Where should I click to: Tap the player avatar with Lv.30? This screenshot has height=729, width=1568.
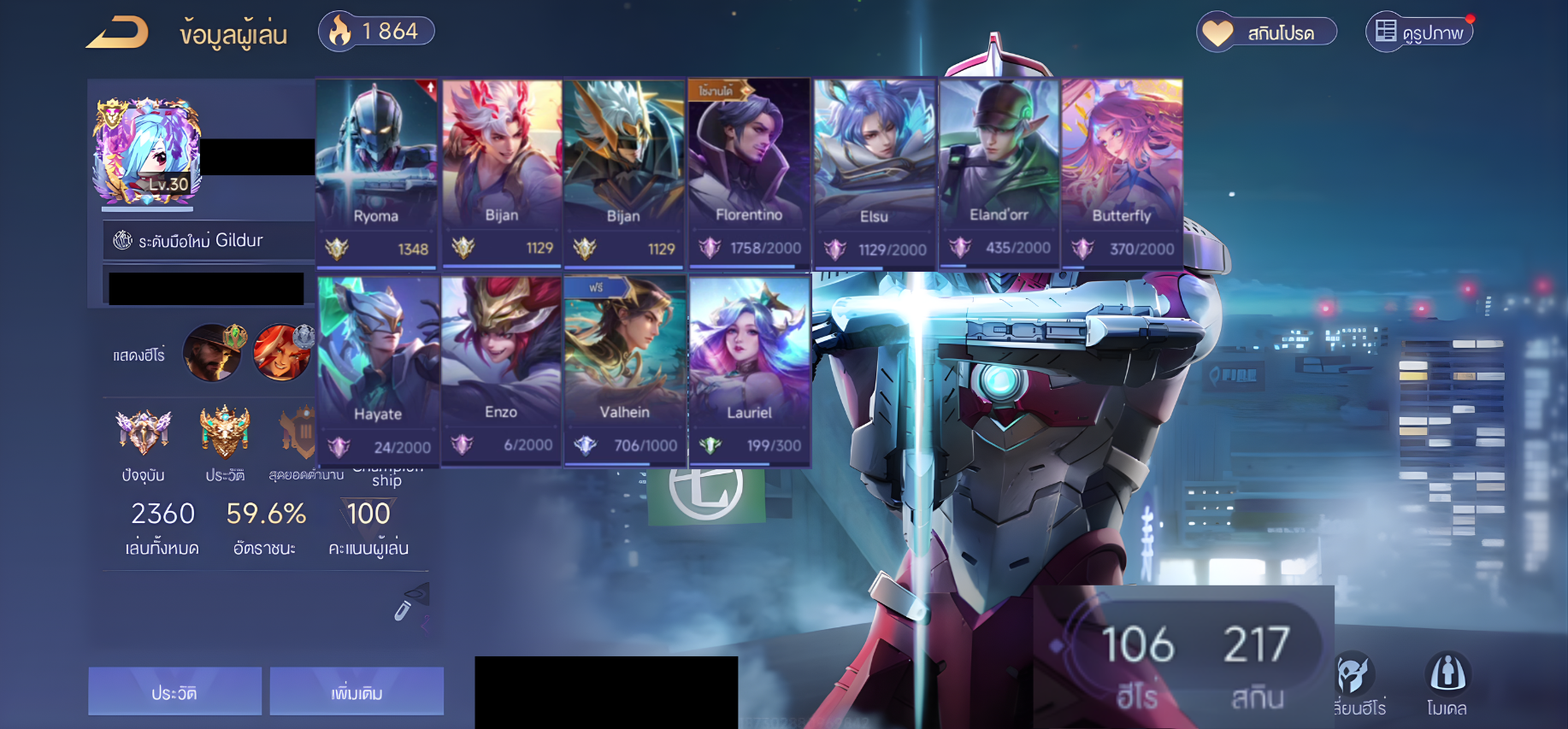(x=147, y=151)
